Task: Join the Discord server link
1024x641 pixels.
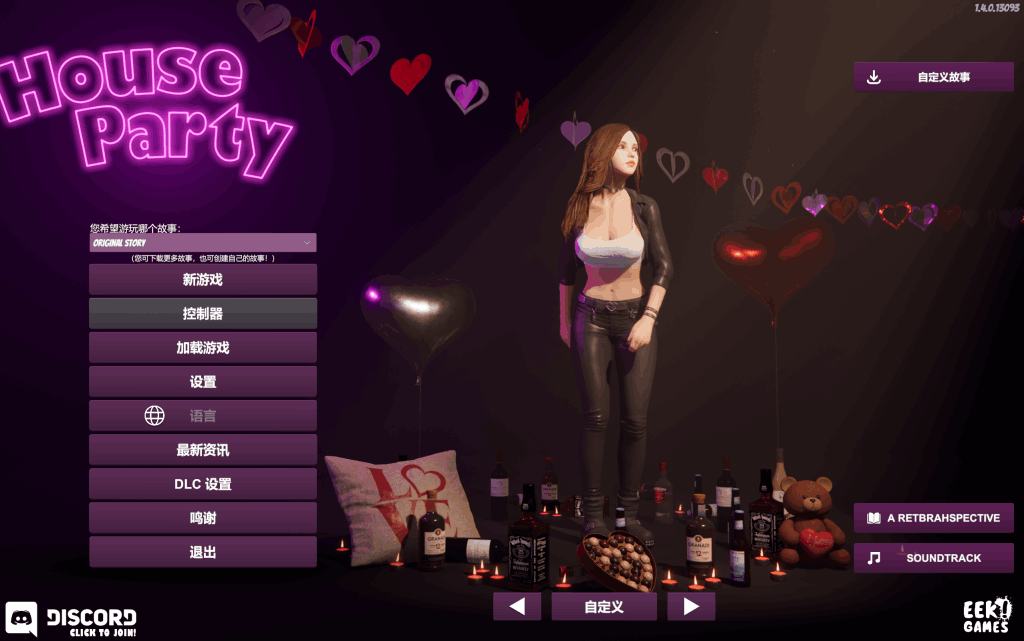Action: pyautogui.click(x=72, y=620)
